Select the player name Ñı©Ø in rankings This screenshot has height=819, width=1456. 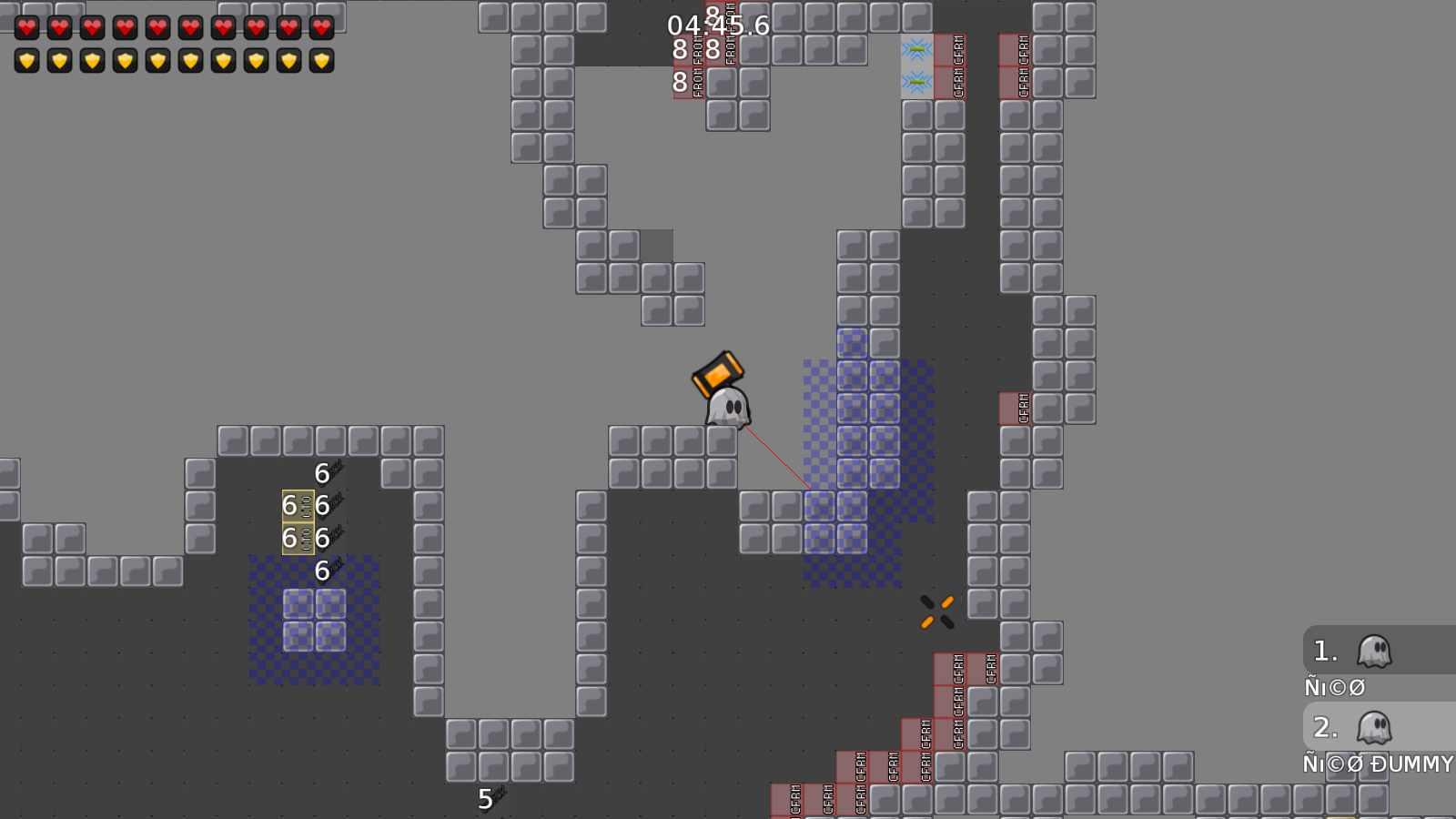click(x=1334, y=687)
